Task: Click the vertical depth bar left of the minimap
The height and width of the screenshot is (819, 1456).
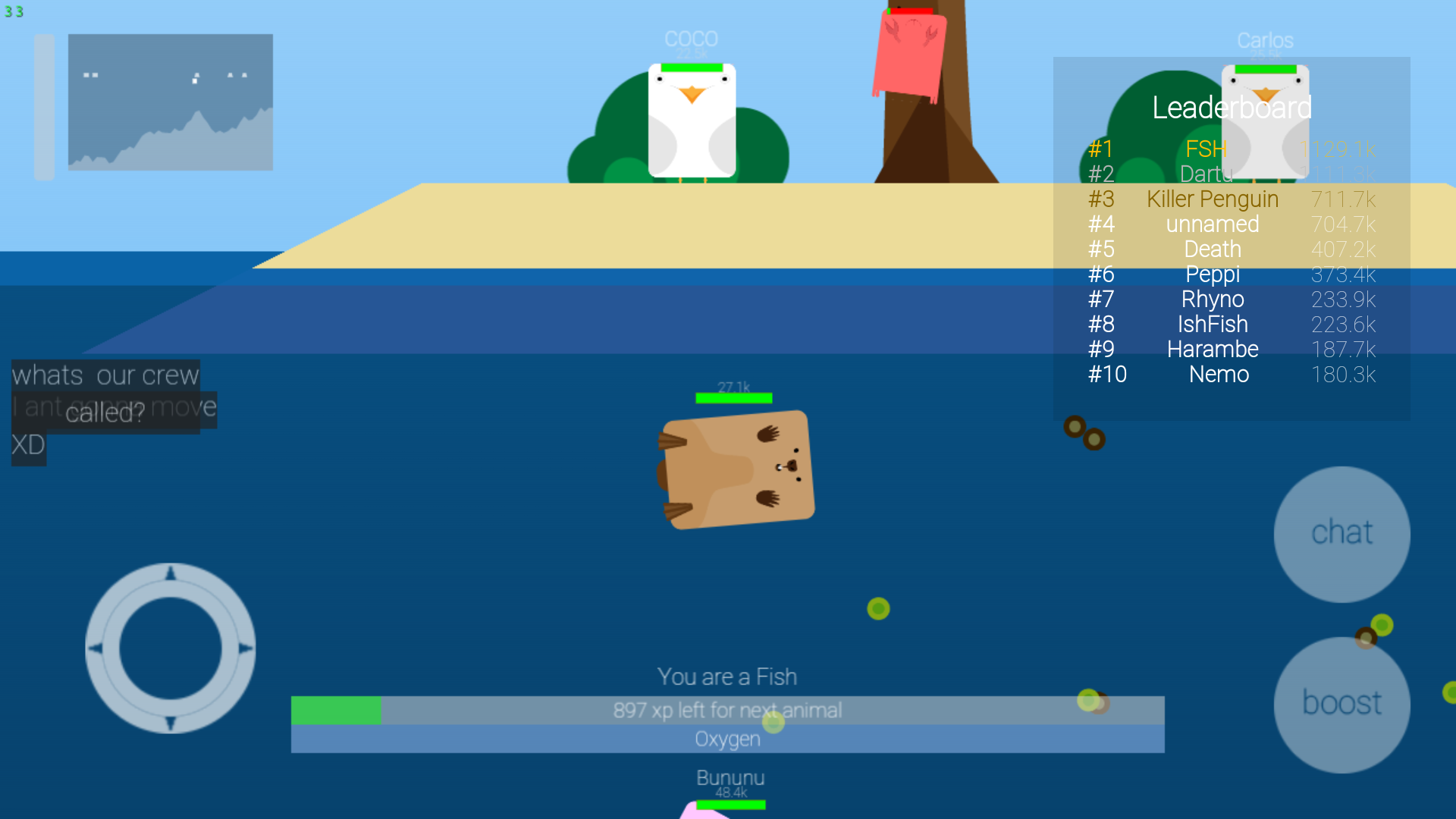Action: click(43, 106)
